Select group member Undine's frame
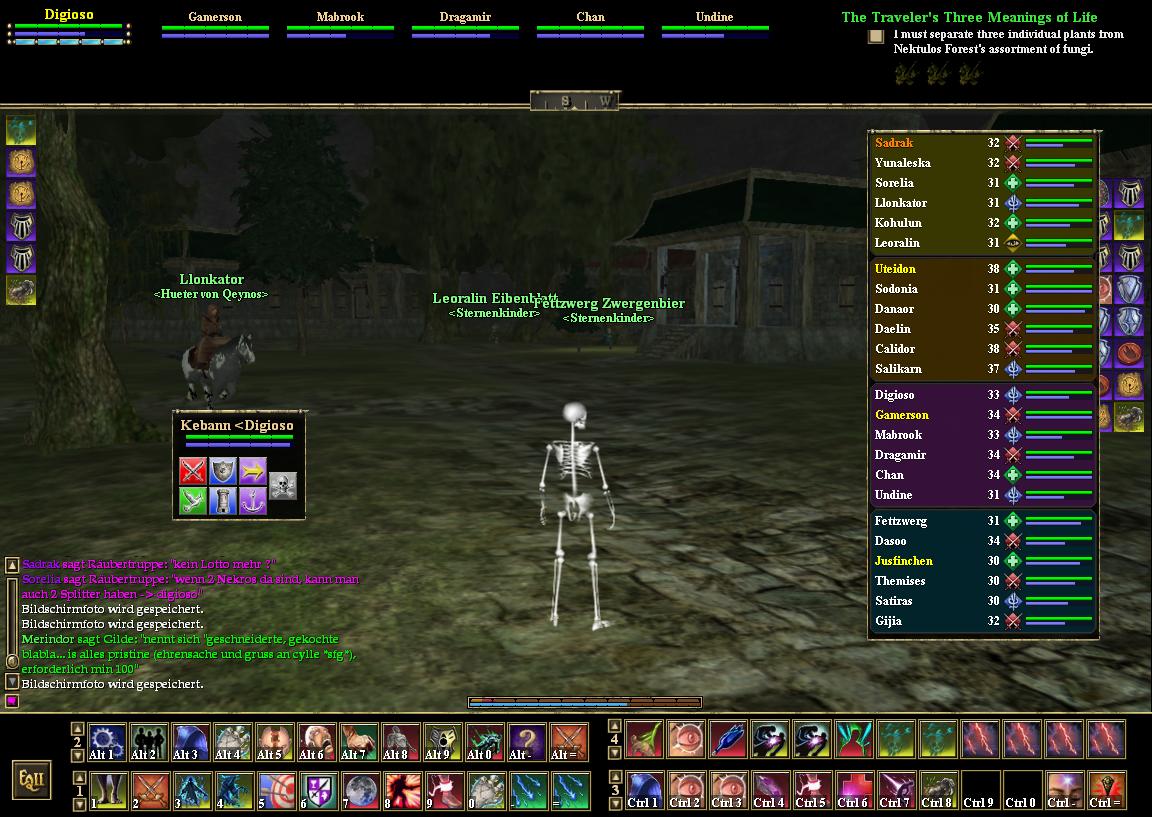 coord(714,24)
